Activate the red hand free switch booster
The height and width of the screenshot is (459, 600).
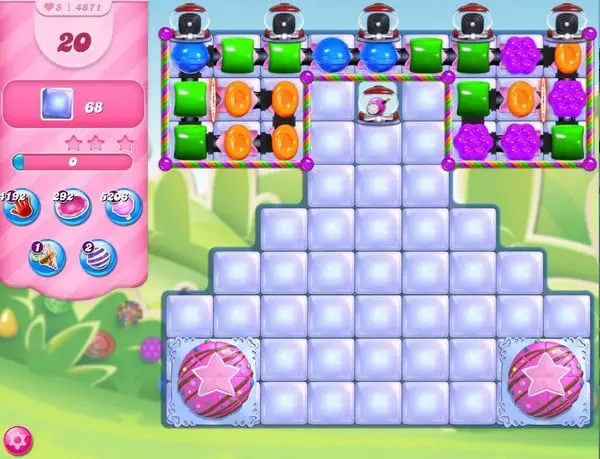(x=22, y=207)
